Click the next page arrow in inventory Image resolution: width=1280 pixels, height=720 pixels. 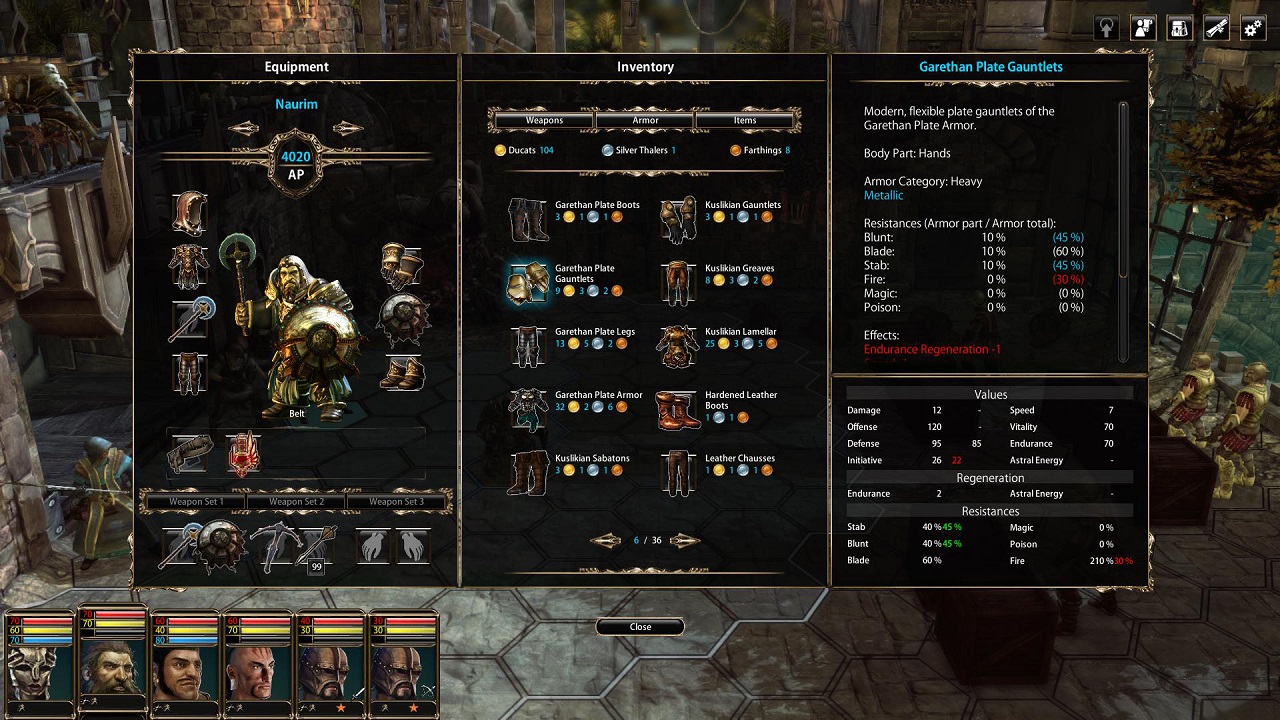click(x=684, y=540)
